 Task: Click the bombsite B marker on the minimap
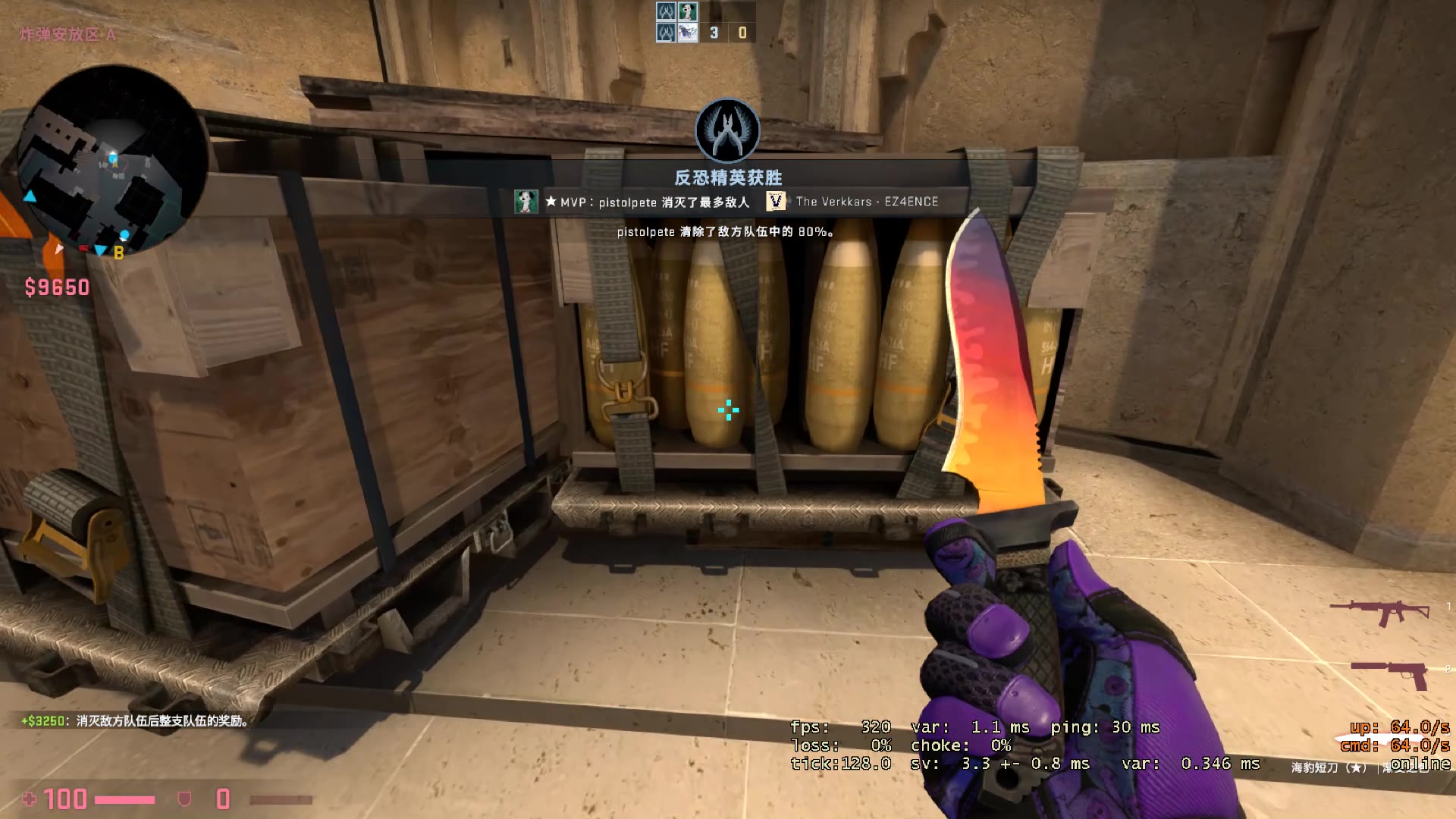[118, 250]
